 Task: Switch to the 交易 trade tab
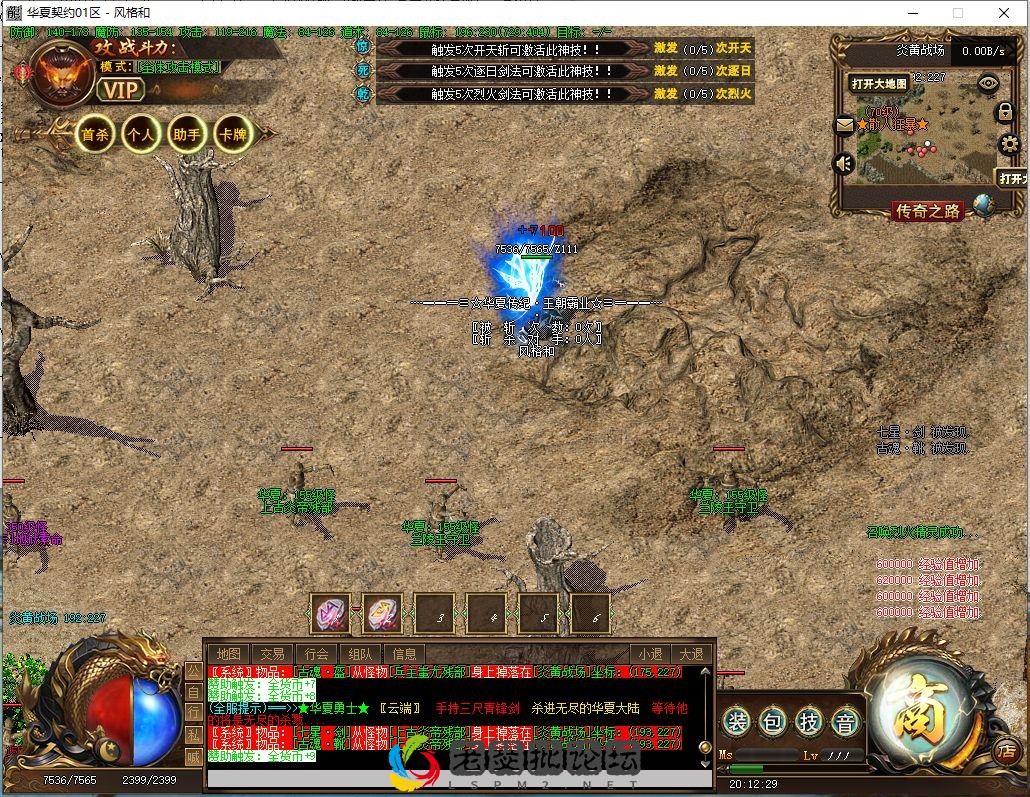tap(272, 654)
